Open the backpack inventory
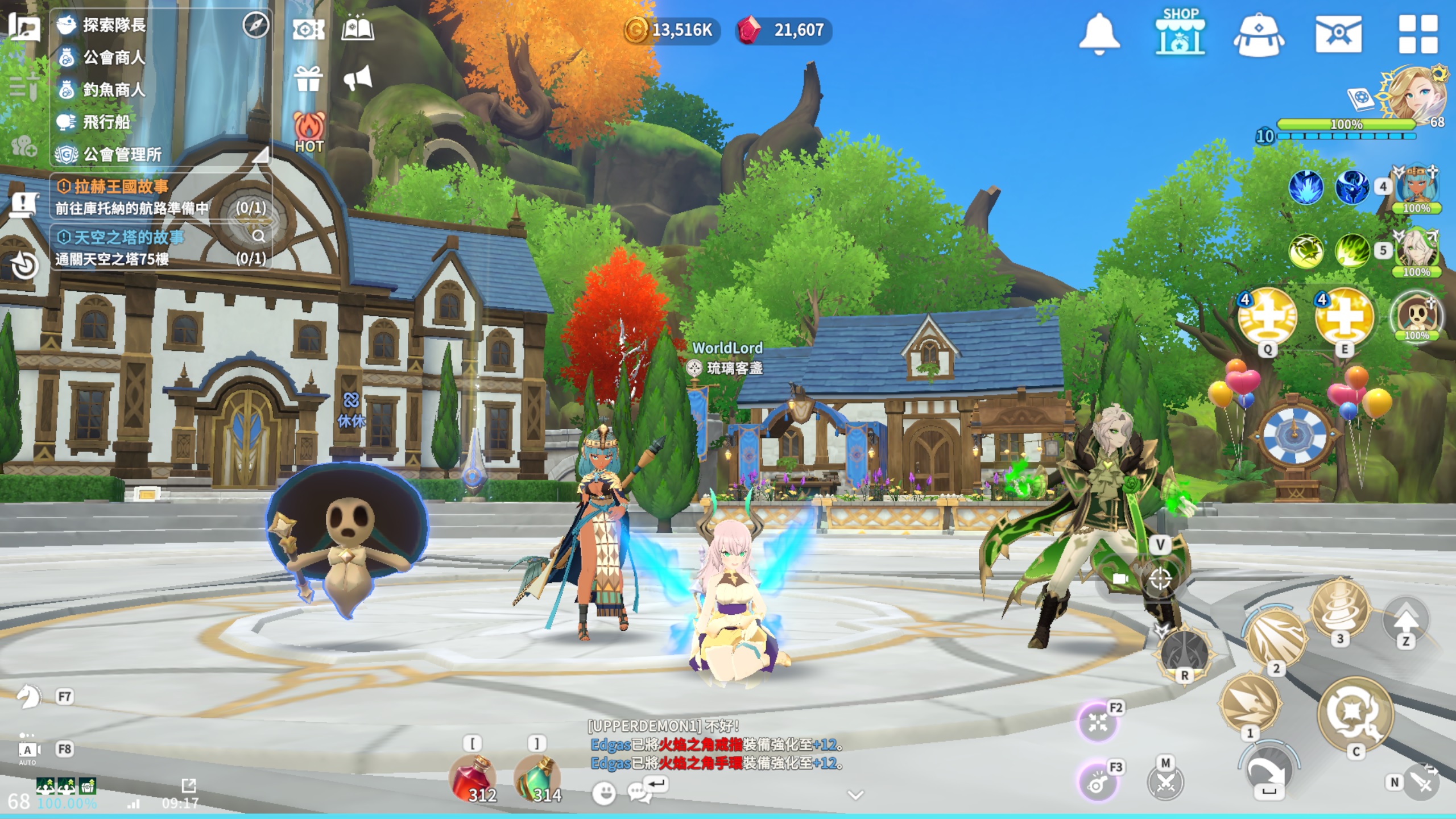 pyautogui.click(x=1258, y=35)
